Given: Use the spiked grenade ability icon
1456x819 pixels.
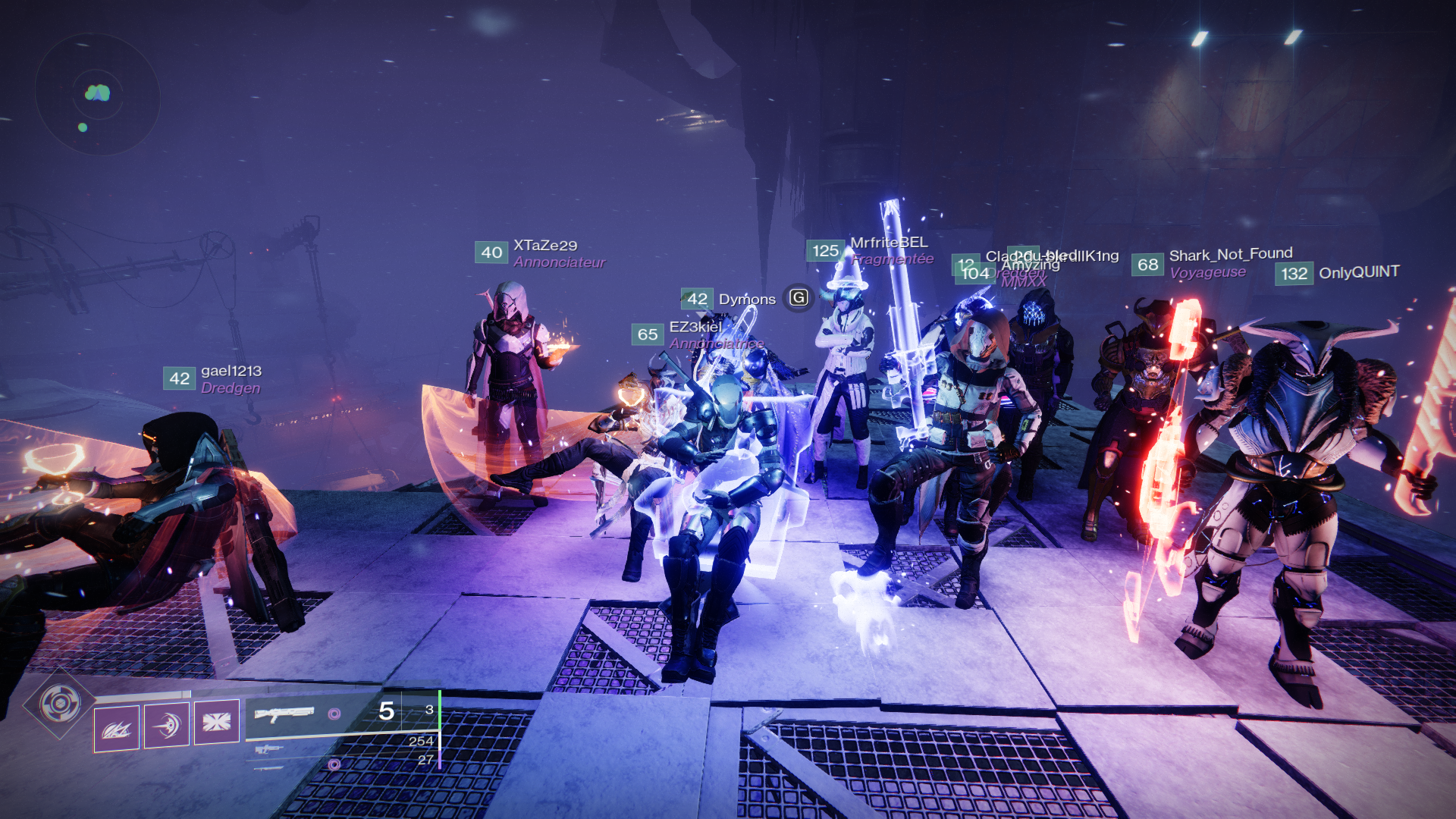Looking at the screenshot, I should click(x=117, y=729).
